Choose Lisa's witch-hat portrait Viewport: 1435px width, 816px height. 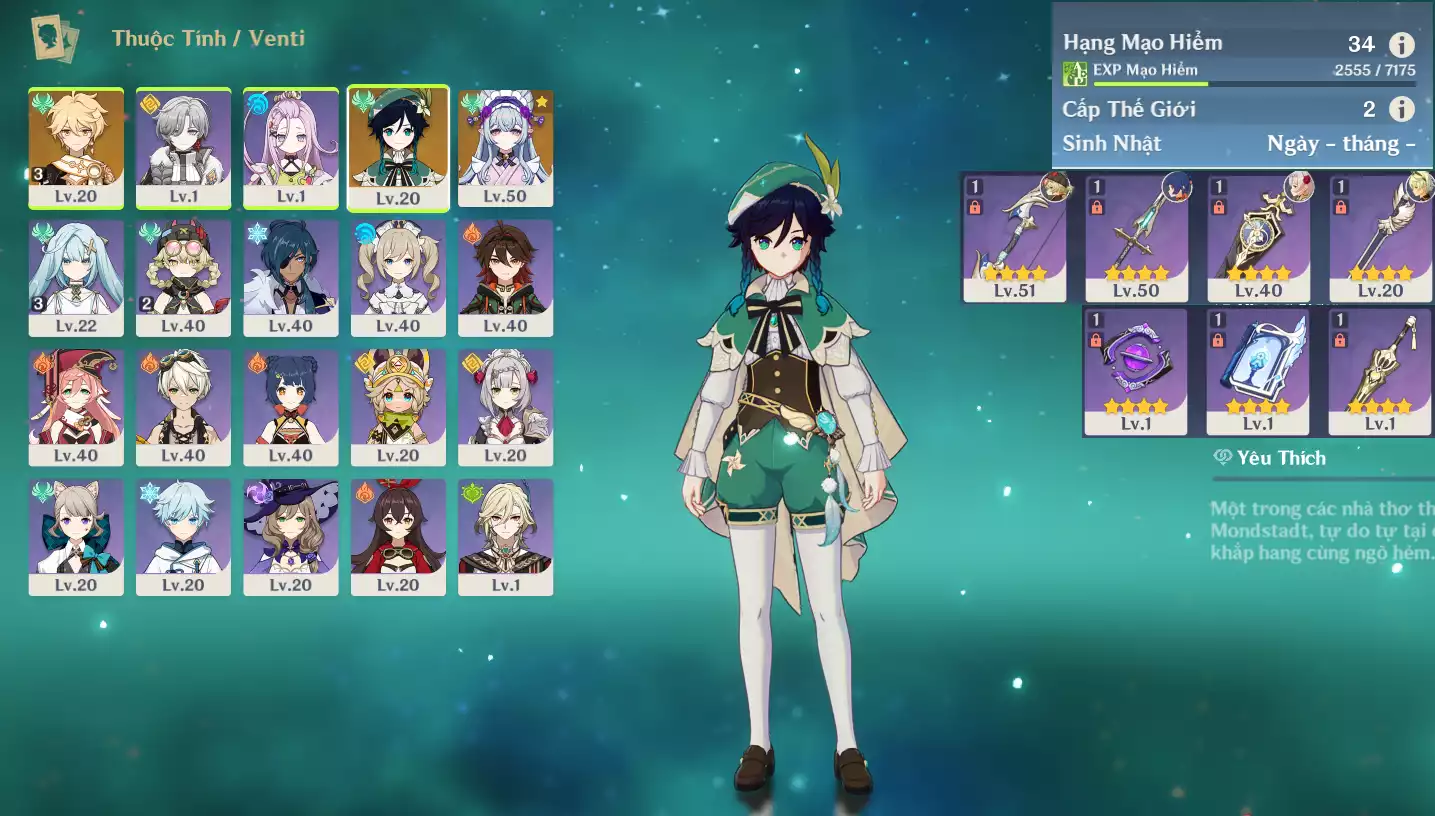[x=291, y=537]
